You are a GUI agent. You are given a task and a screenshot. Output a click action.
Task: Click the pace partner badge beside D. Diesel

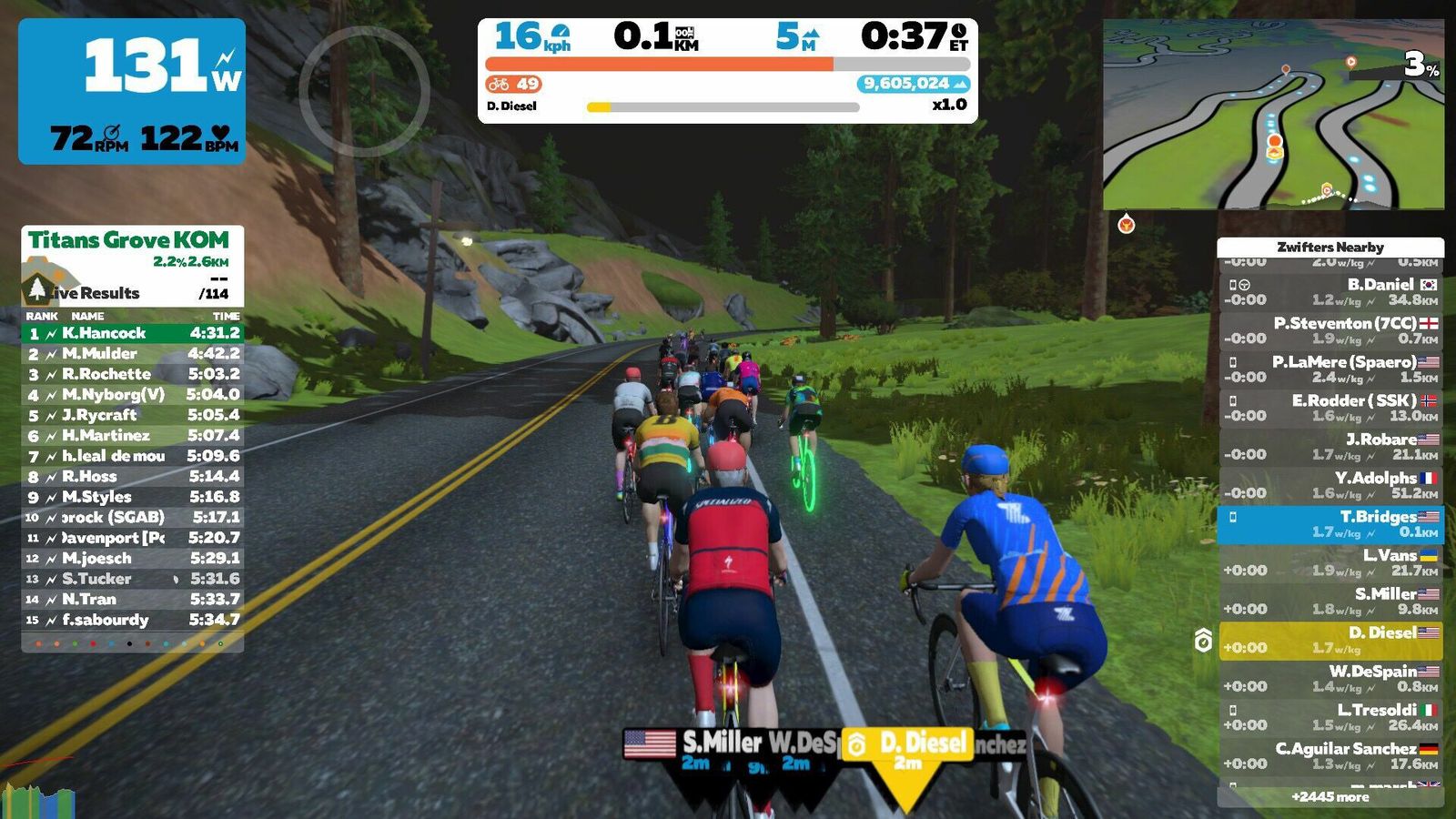tap(1203, 641)
